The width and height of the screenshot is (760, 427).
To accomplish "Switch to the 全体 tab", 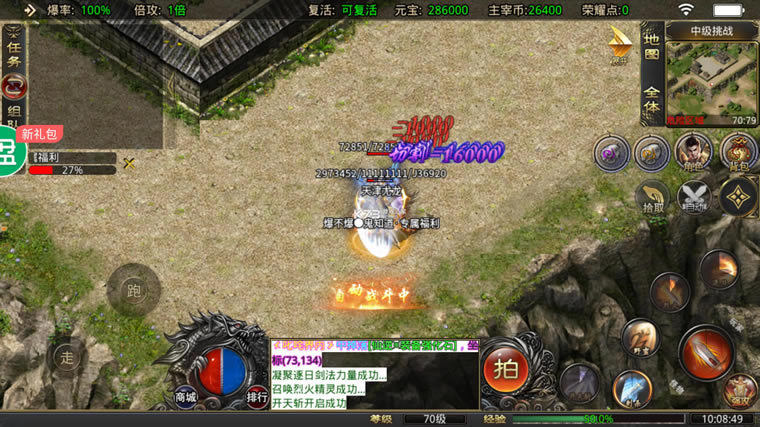I will (651, 97).
